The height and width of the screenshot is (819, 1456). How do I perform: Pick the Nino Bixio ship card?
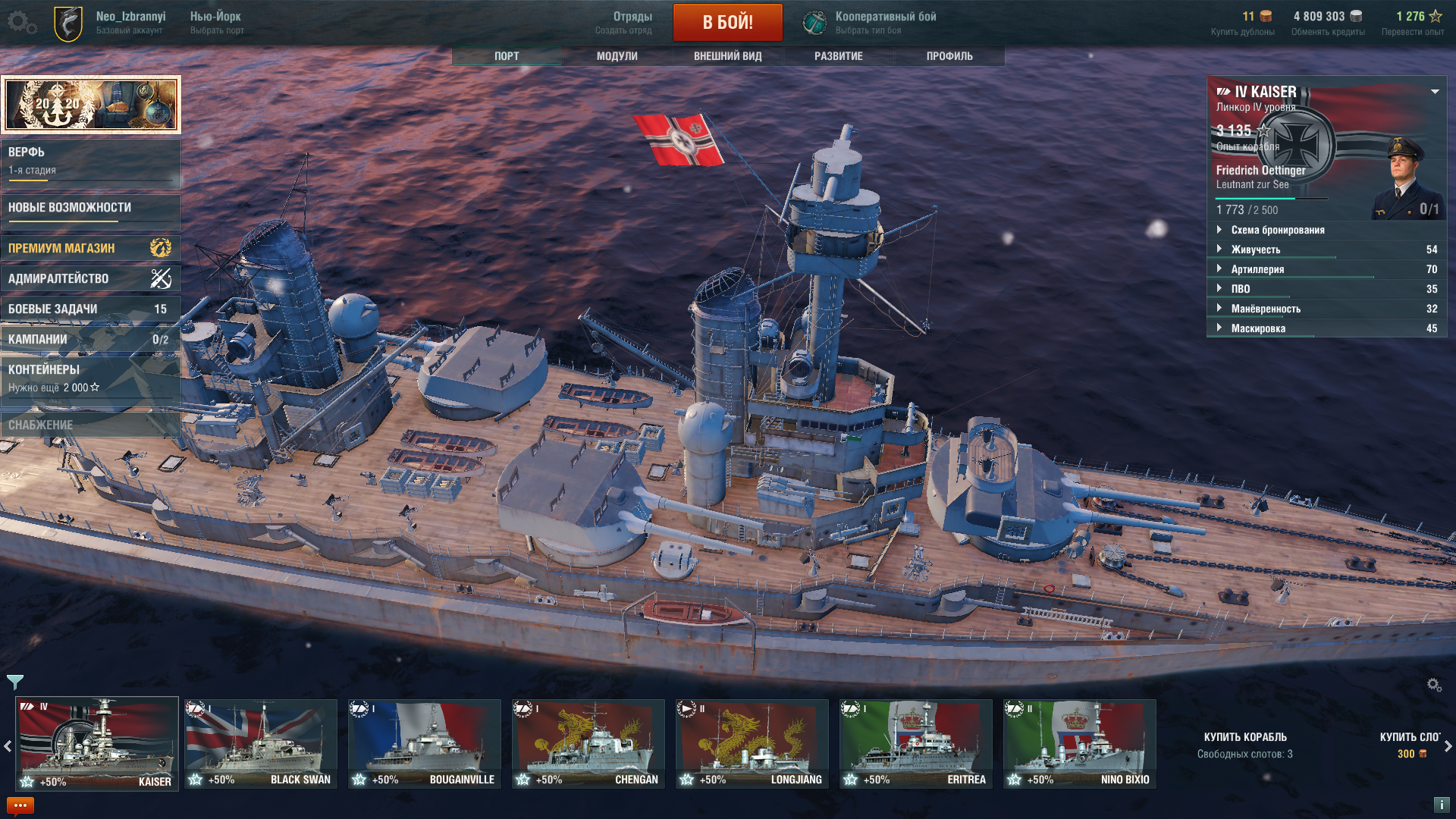click(x=1079, y=743)
